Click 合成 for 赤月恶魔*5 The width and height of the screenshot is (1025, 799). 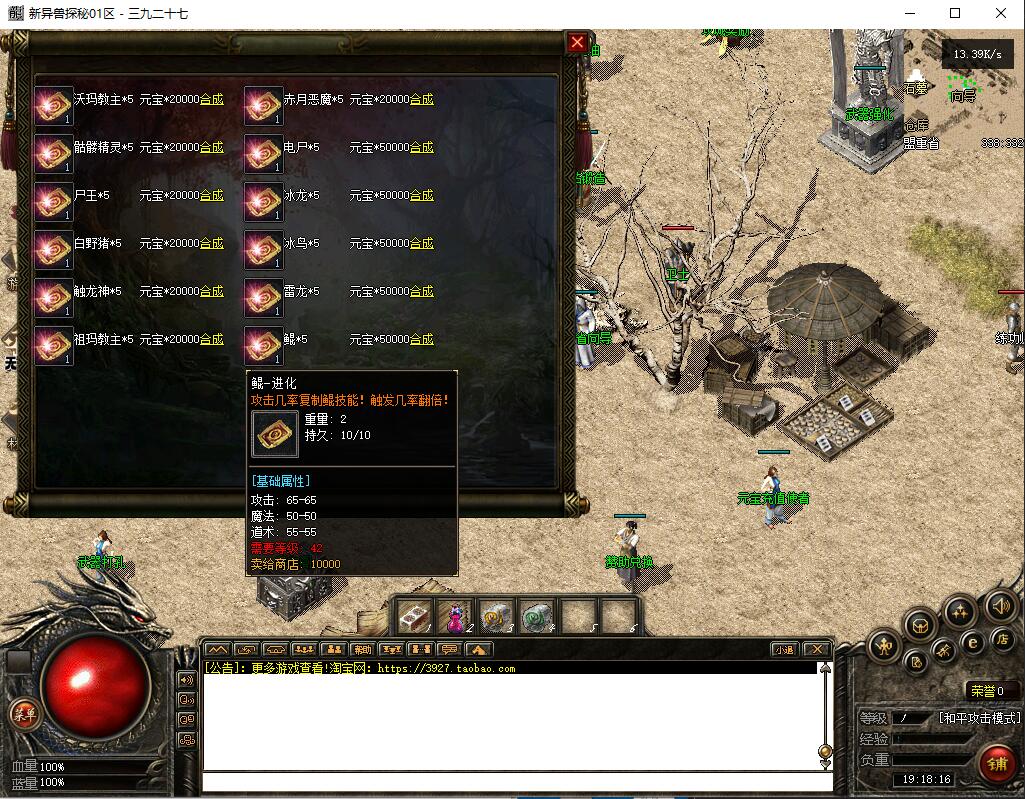click(421, 100)
